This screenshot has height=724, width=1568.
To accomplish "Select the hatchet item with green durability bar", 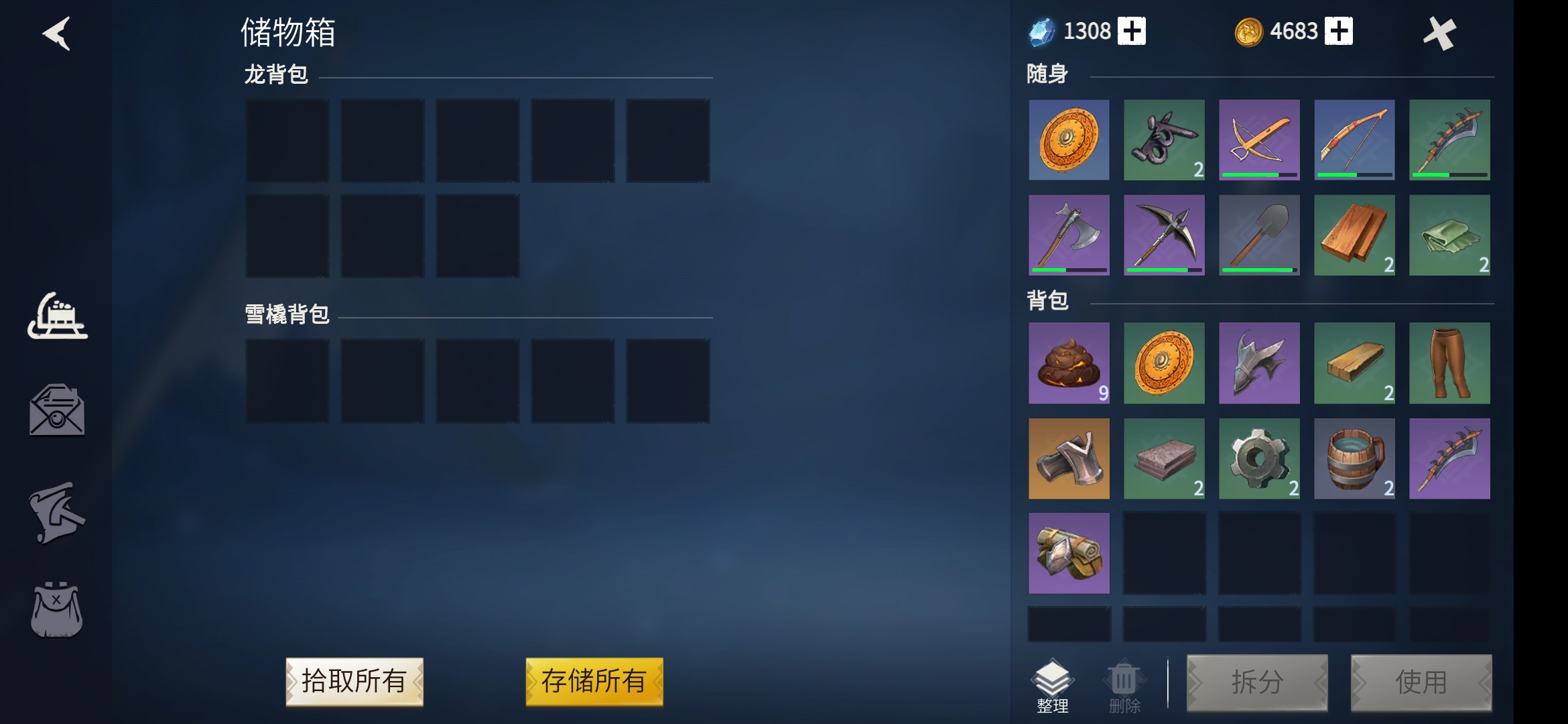I will coord(1069,235).
